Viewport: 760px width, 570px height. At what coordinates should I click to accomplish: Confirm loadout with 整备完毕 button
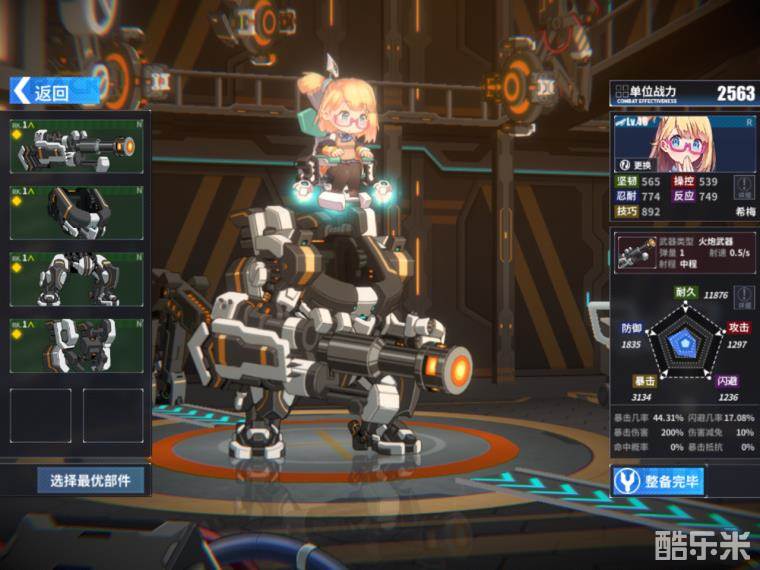click(660, 482)
